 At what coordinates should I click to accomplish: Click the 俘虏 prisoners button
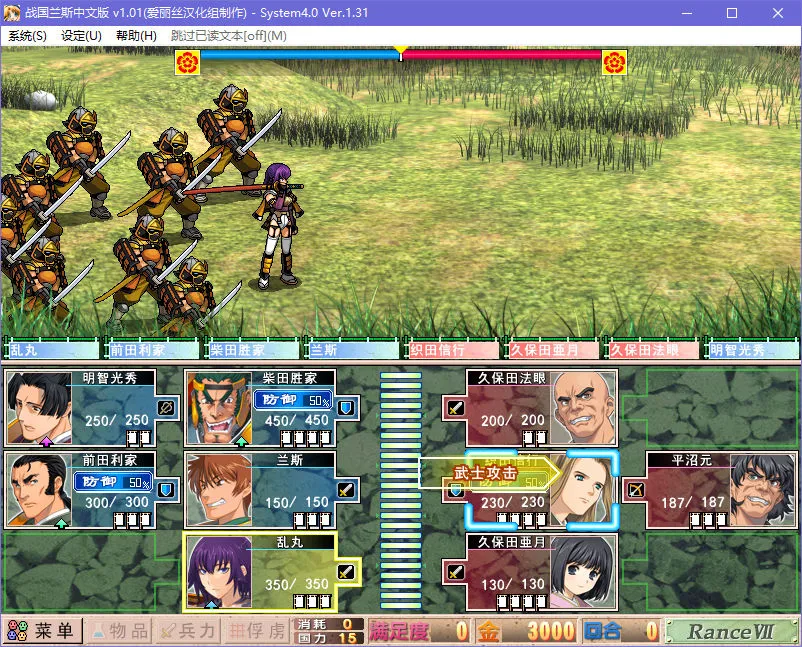[x=254, y=631]
